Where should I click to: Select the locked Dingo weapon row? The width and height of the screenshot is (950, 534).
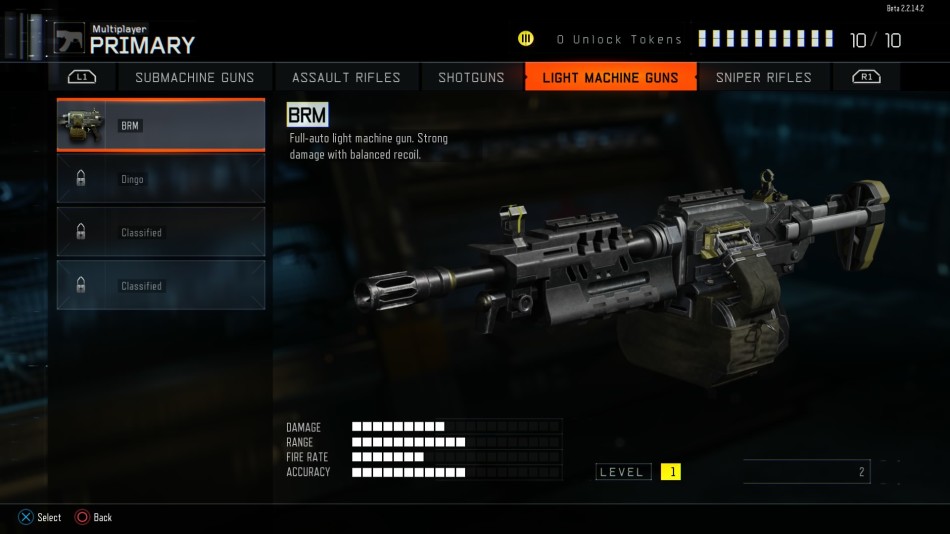161,179
